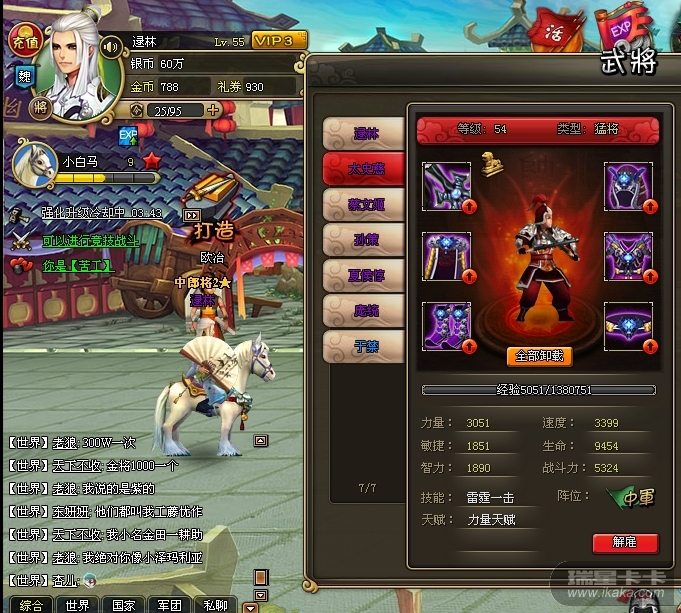The image size is (681, 613).
Task: Open the 充值 recharge button
Action: (22, 40)
